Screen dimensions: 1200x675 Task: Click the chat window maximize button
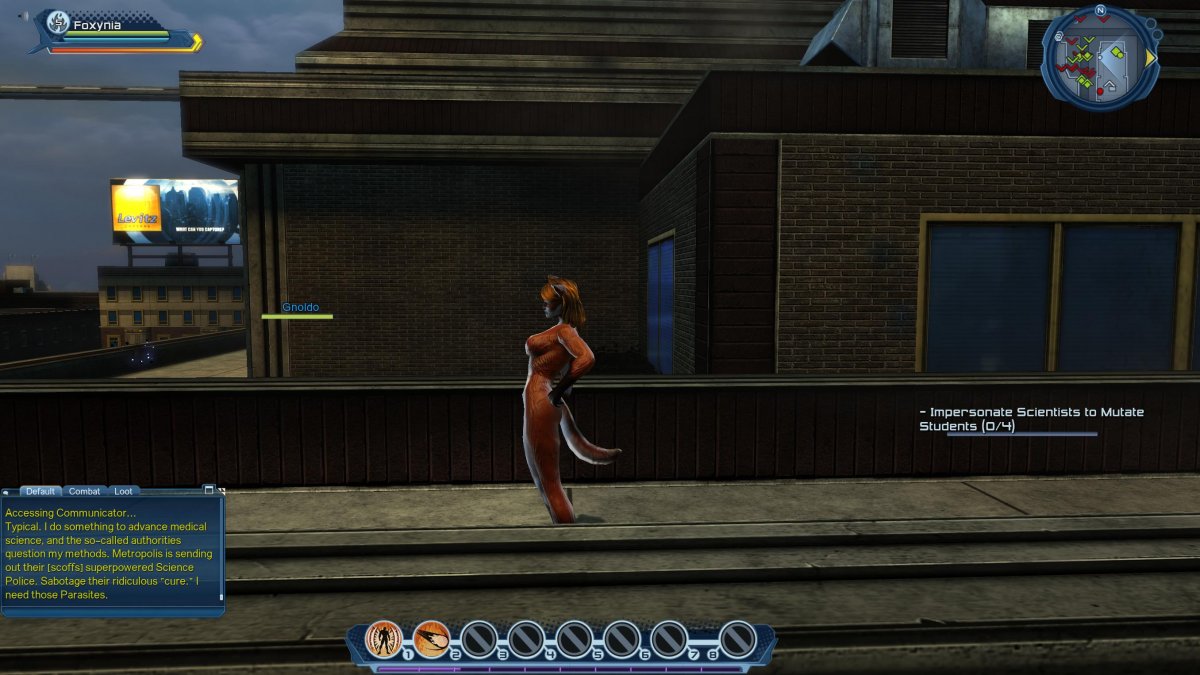209,490
